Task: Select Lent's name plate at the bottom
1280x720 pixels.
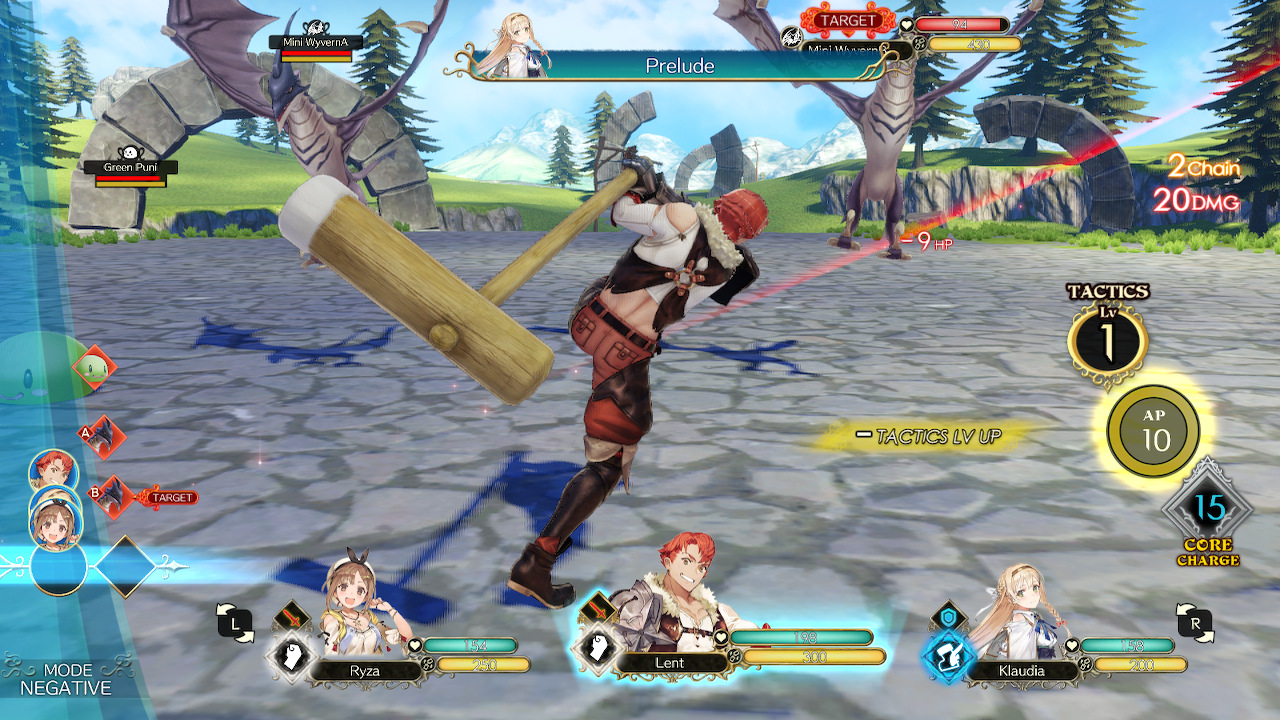Action: [x=669, y=663]
